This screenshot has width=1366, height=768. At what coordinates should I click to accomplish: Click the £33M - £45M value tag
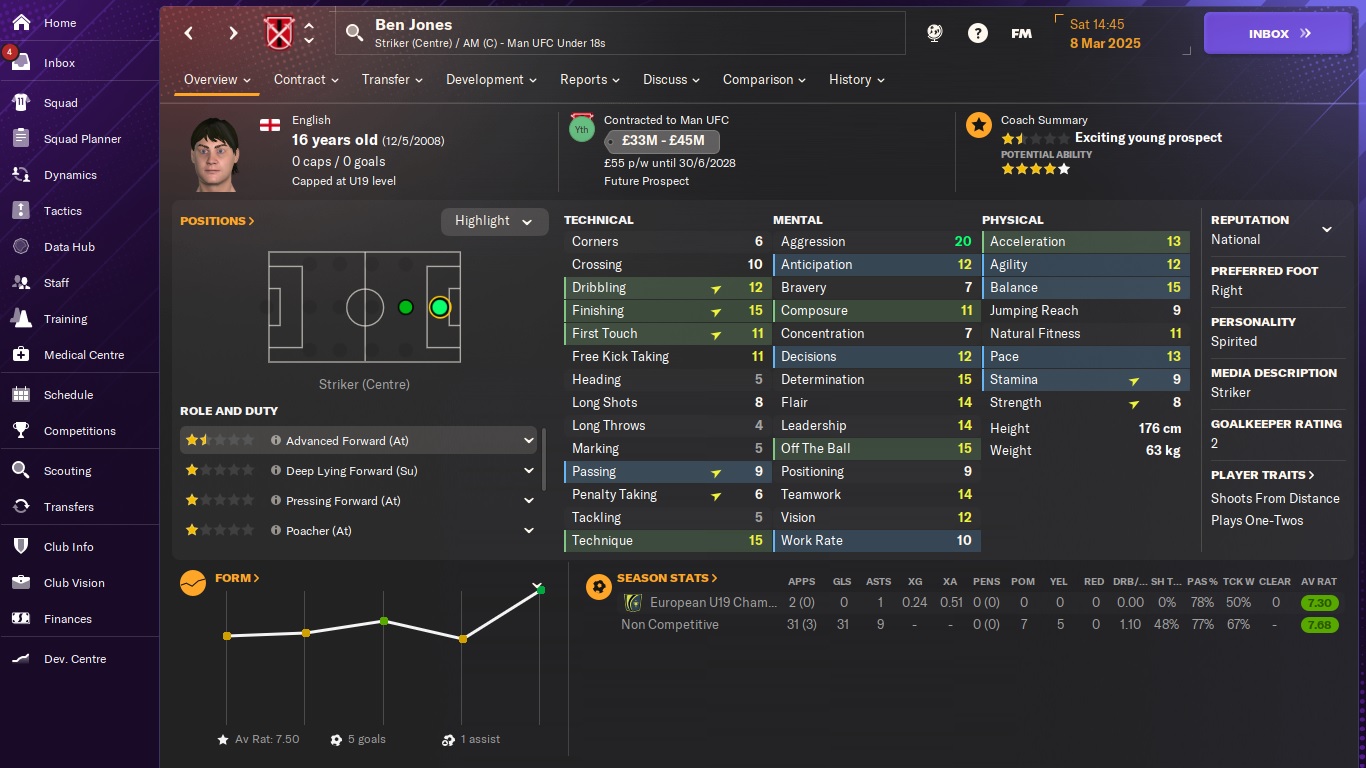(661, 141)
